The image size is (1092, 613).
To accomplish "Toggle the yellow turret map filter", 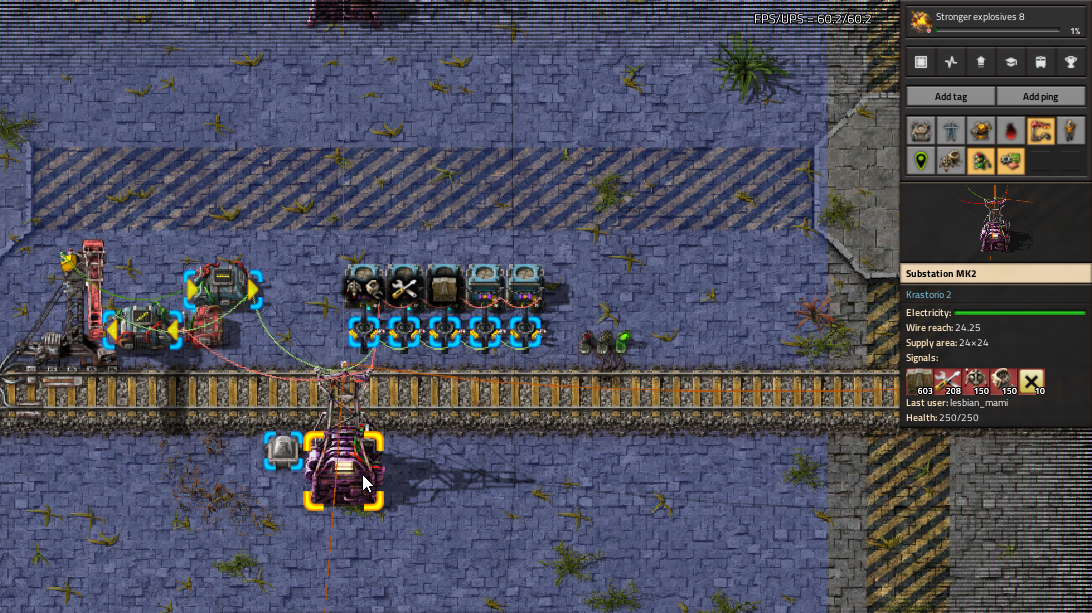I will 981,131.
